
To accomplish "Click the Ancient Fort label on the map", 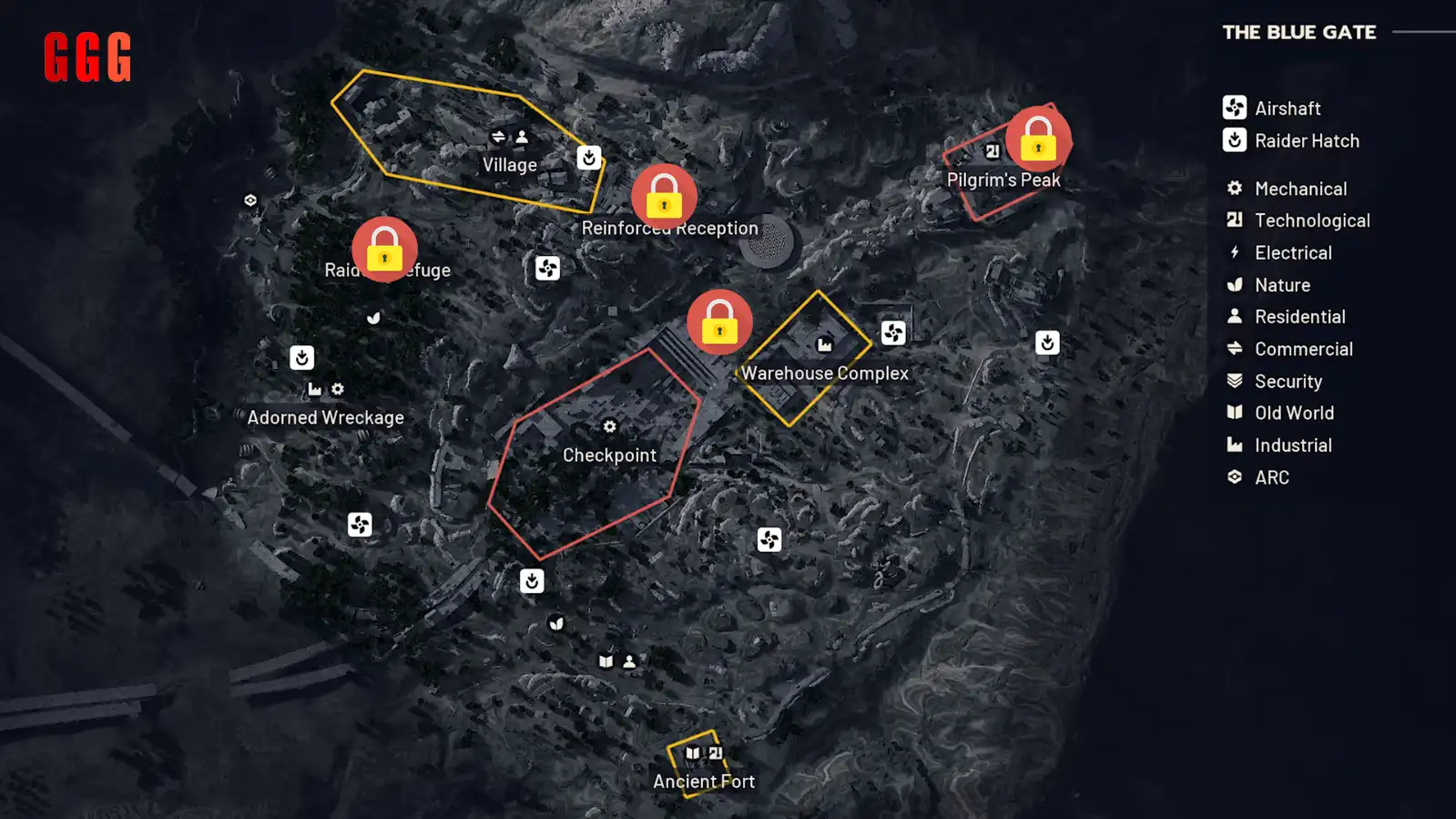I will pos(703,781).
